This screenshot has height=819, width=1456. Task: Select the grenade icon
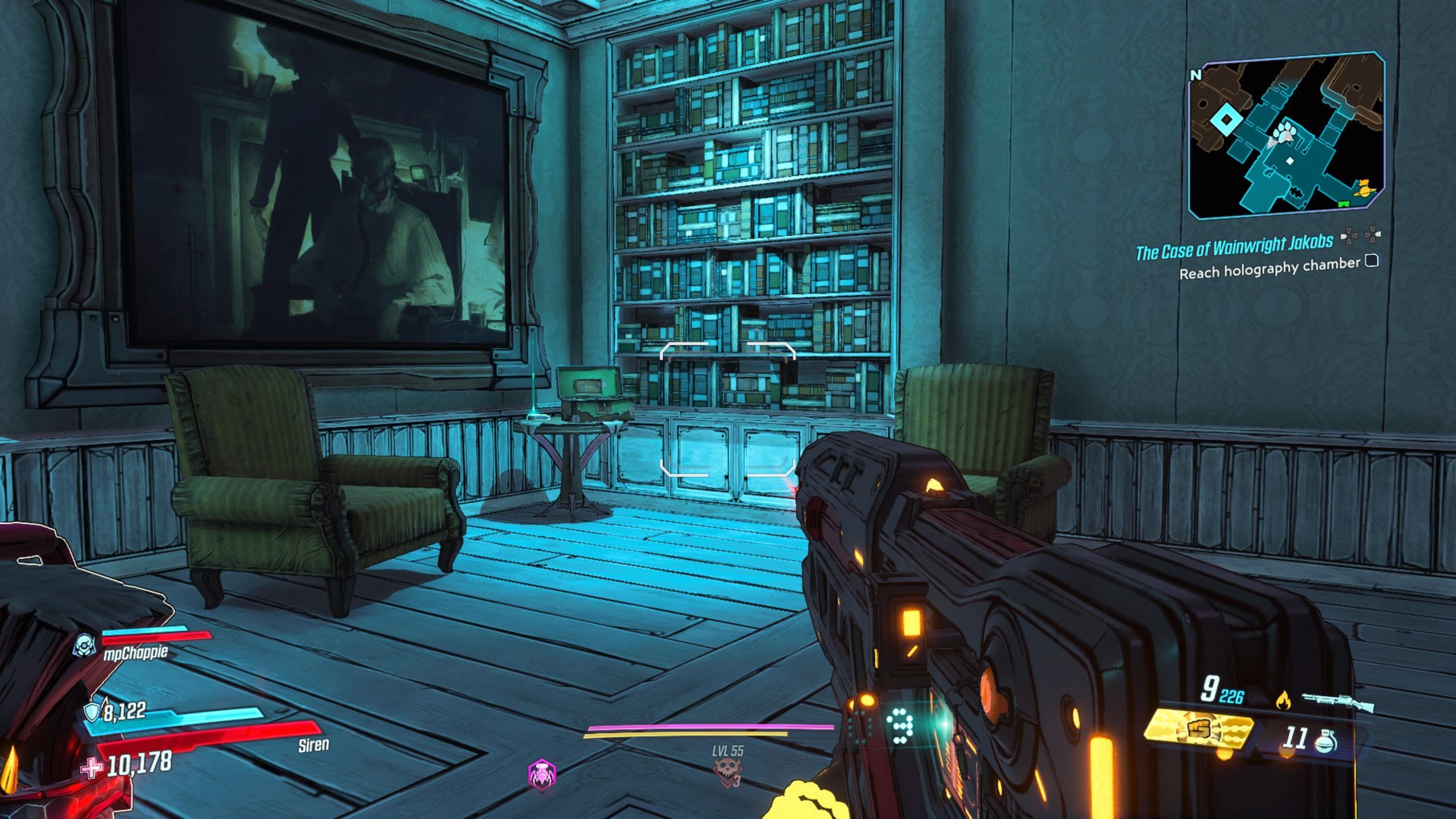coord(1326,742)
